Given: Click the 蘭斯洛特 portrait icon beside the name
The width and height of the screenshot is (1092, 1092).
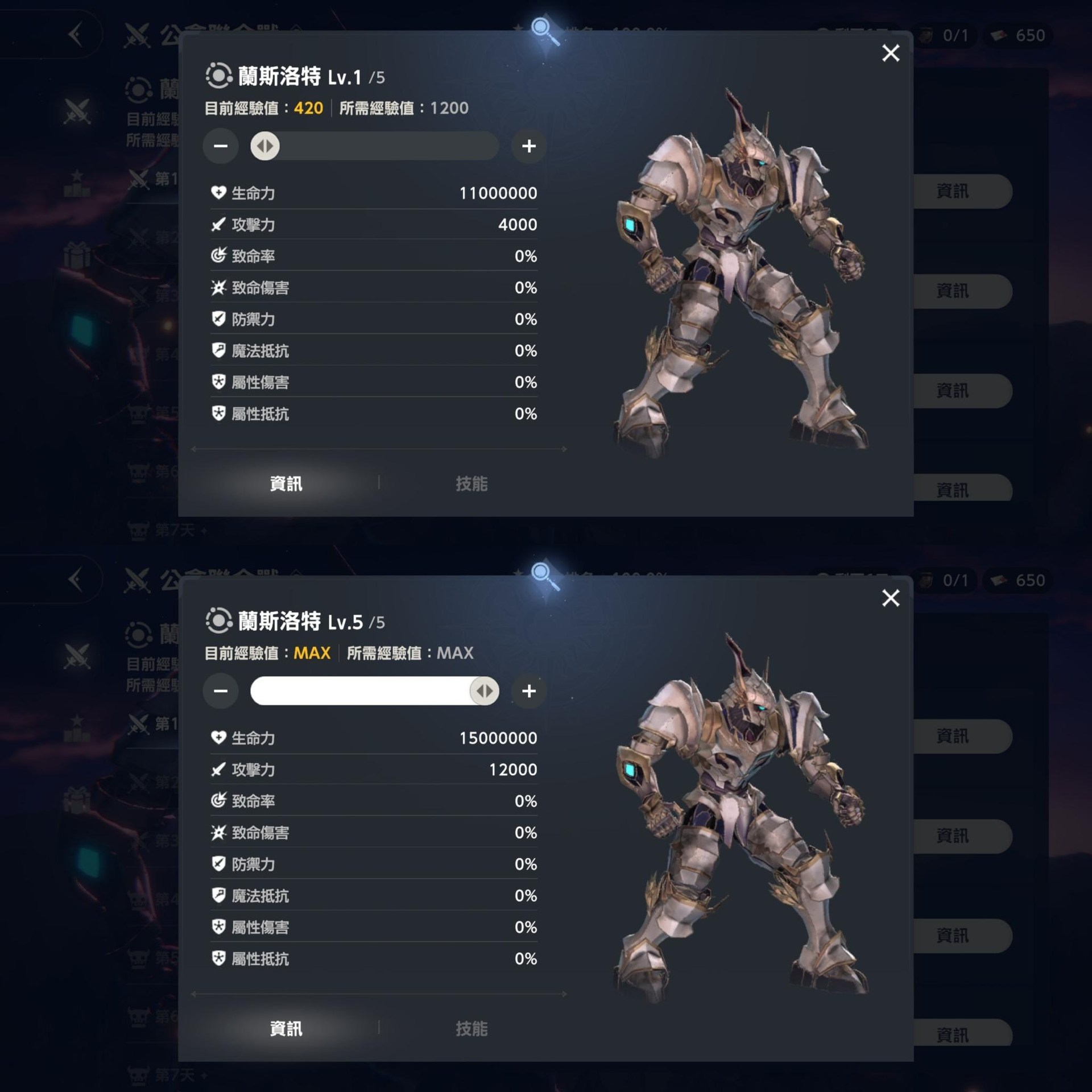Looking at the screenshot, I should 218,75.
